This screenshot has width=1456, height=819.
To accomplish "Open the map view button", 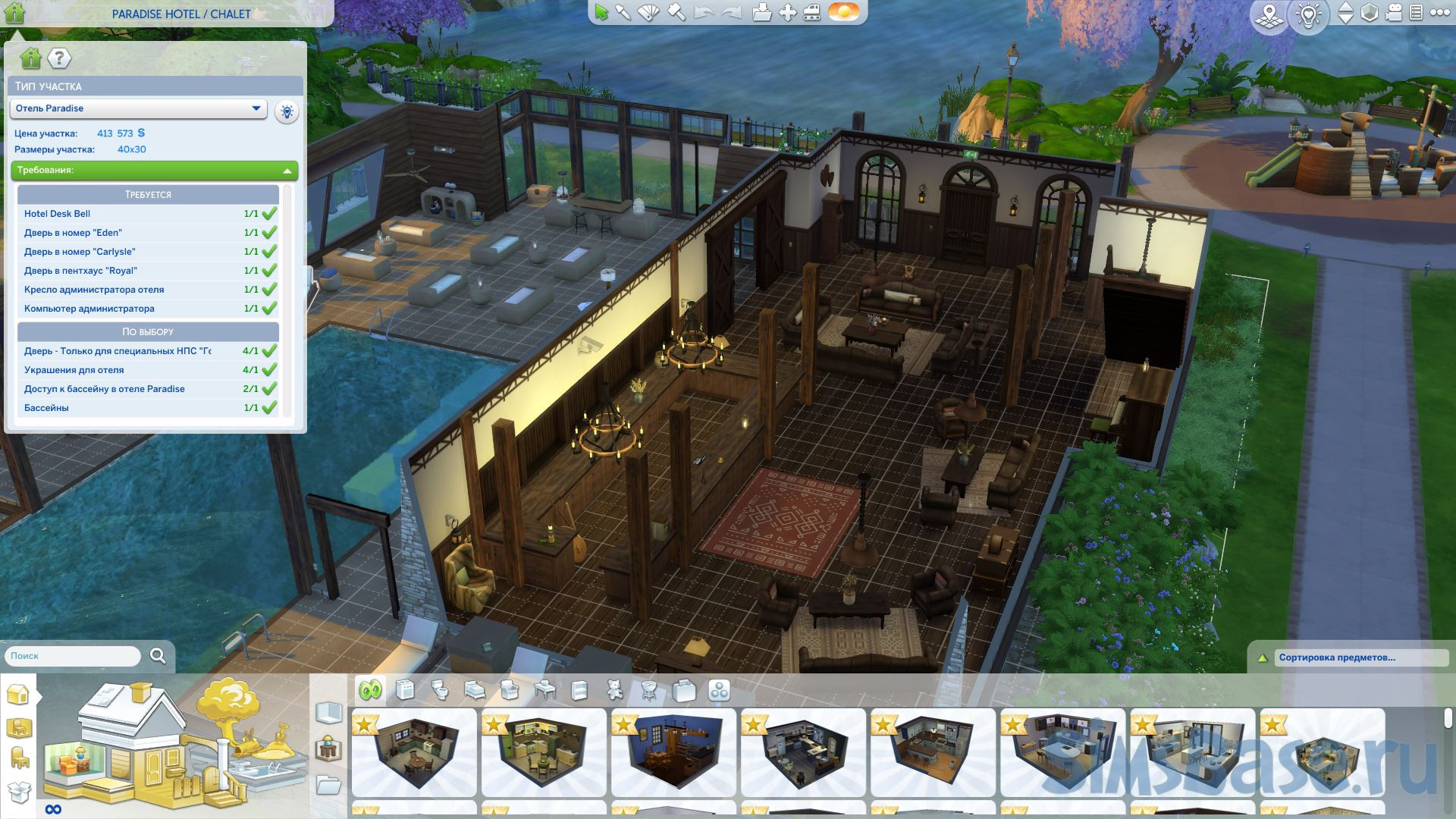I will [1269, 15].
